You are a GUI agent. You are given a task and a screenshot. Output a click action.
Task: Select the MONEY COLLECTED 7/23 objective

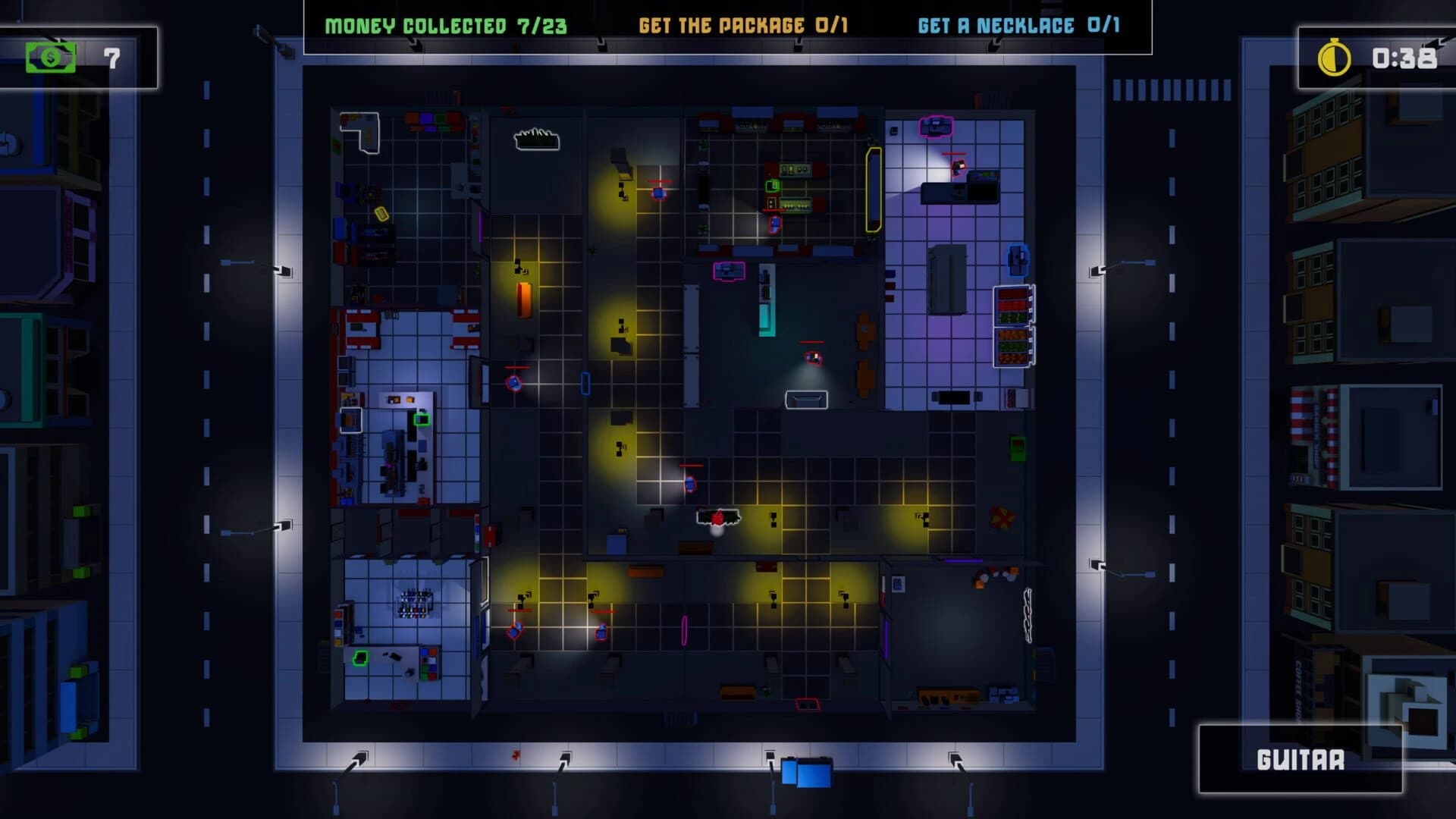point(444,24)
